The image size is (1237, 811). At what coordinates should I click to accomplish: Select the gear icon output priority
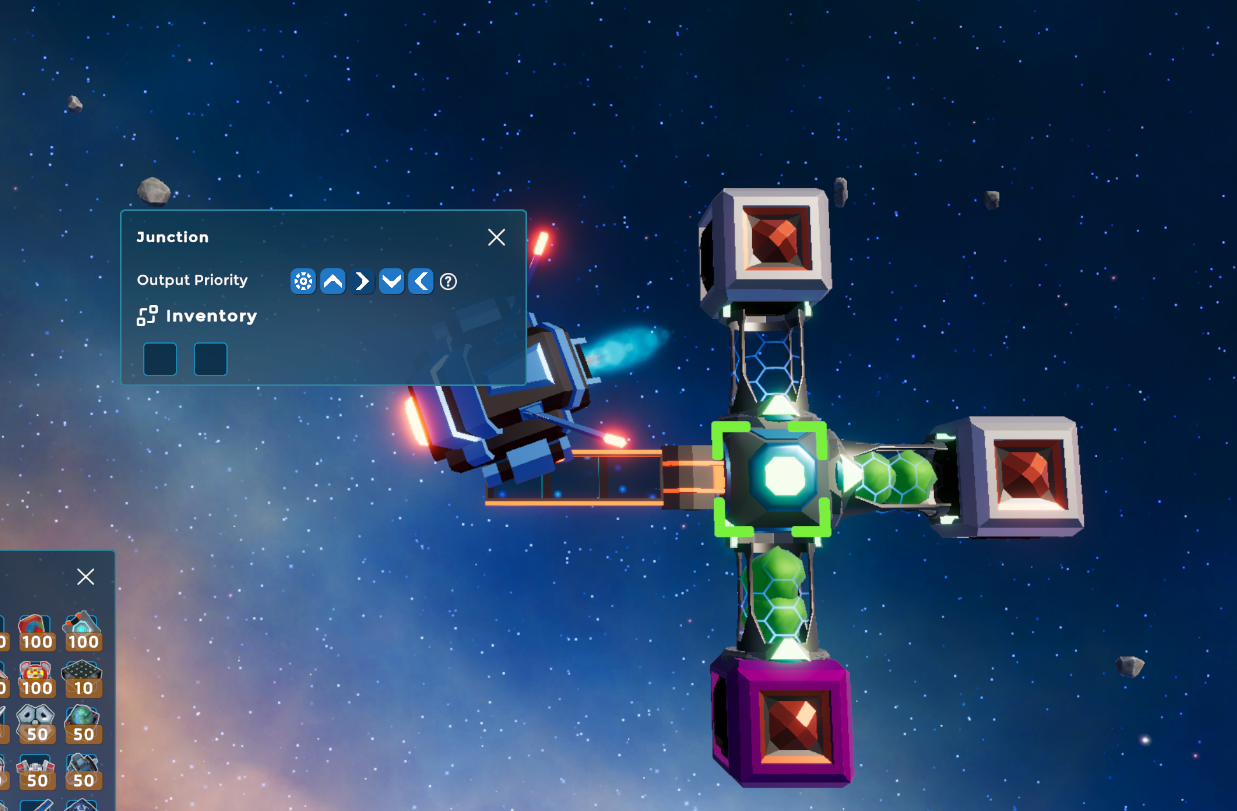[303, 281]
